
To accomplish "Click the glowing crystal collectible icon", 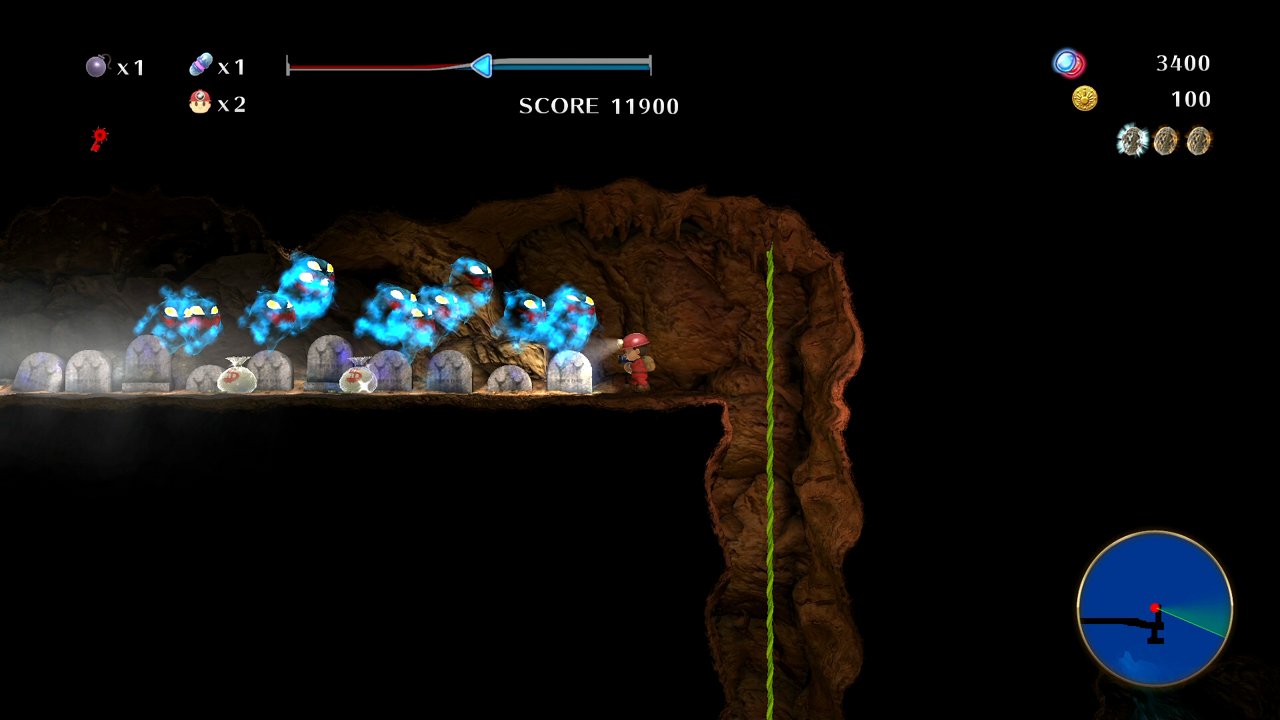I will [1131, 141].
